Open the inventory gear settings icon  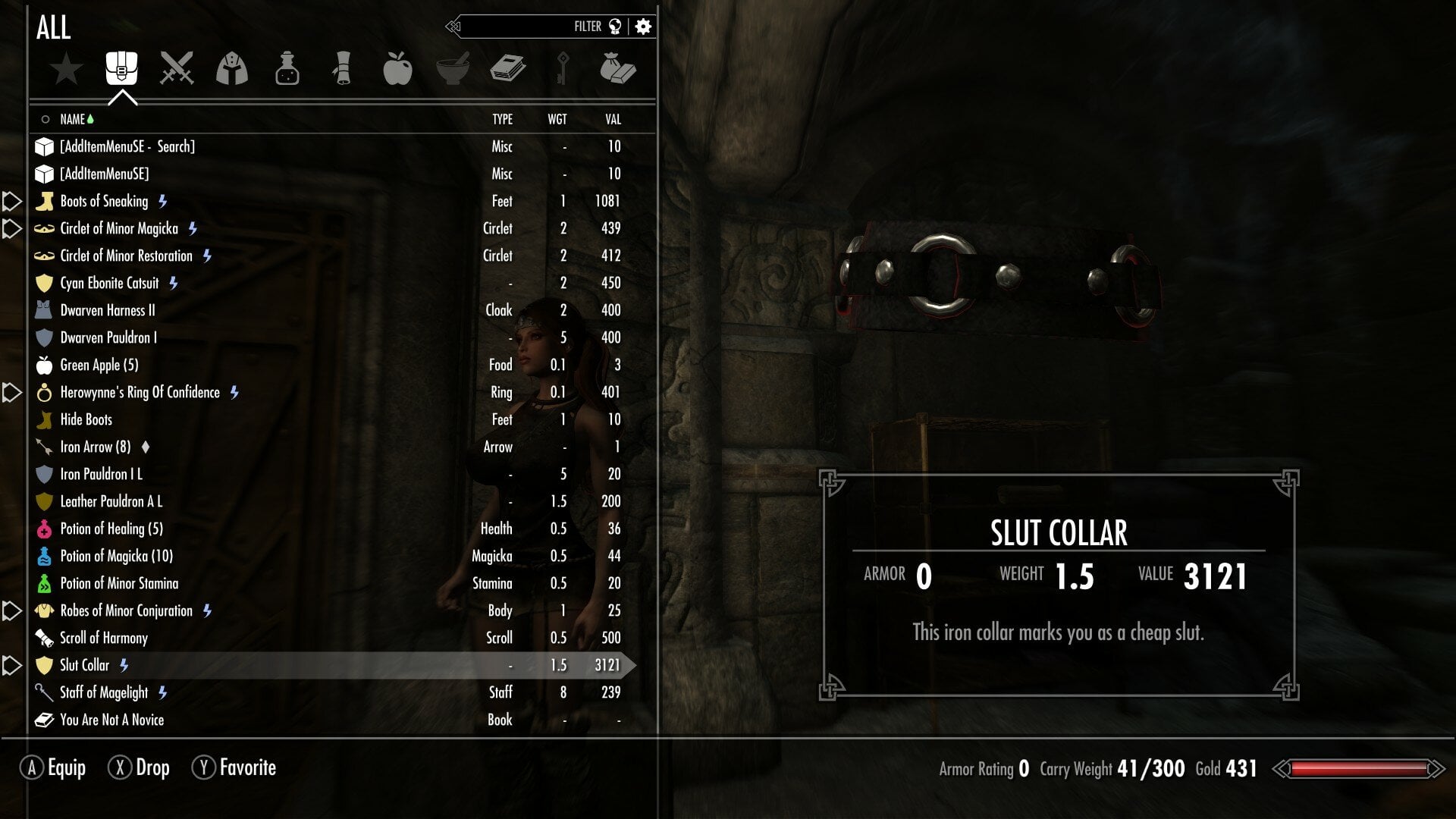(x=643, y=27)
